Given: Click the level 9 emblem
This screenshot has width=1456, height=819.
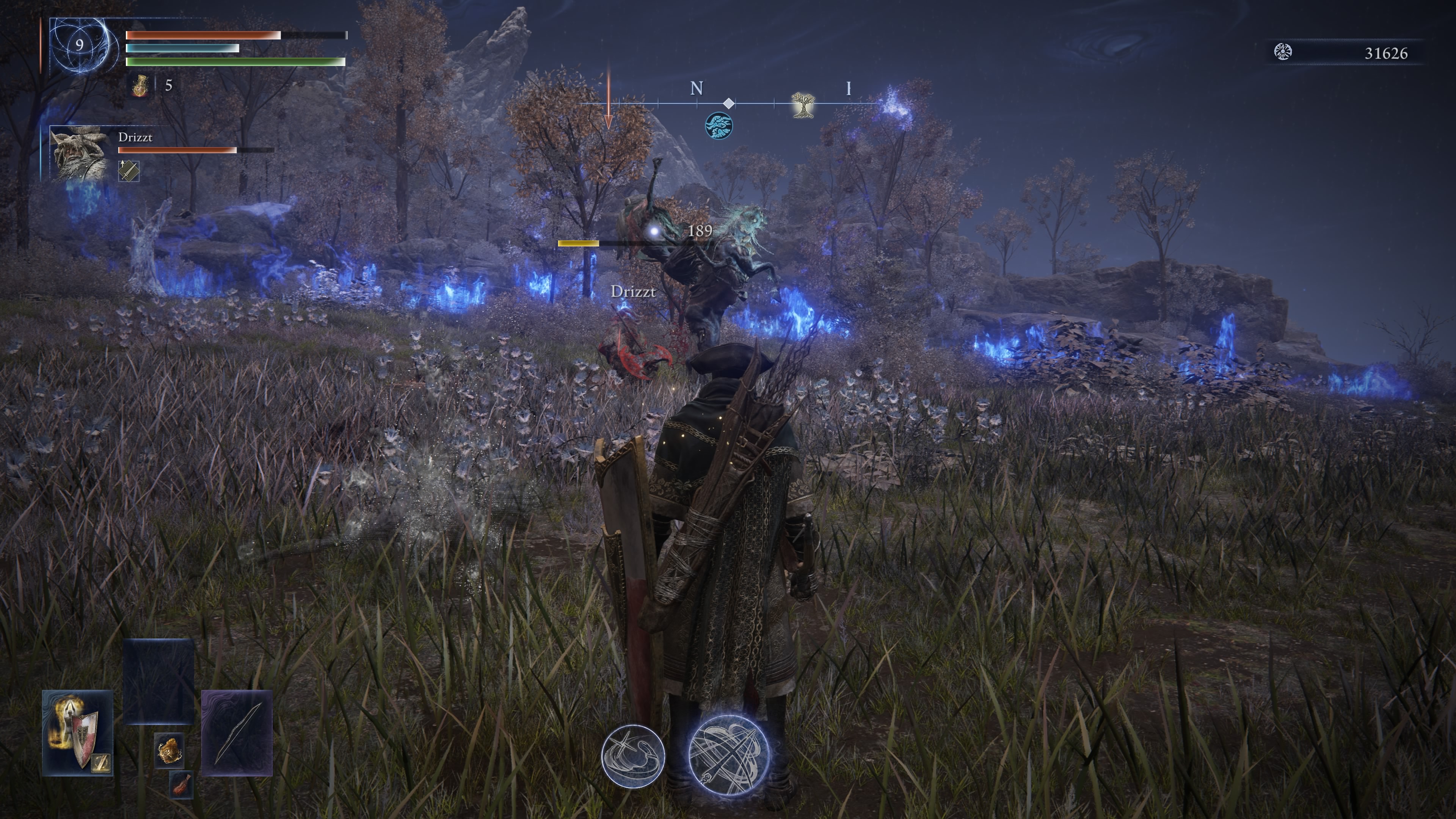Looking at the screenshot, I should click(80, 45).
